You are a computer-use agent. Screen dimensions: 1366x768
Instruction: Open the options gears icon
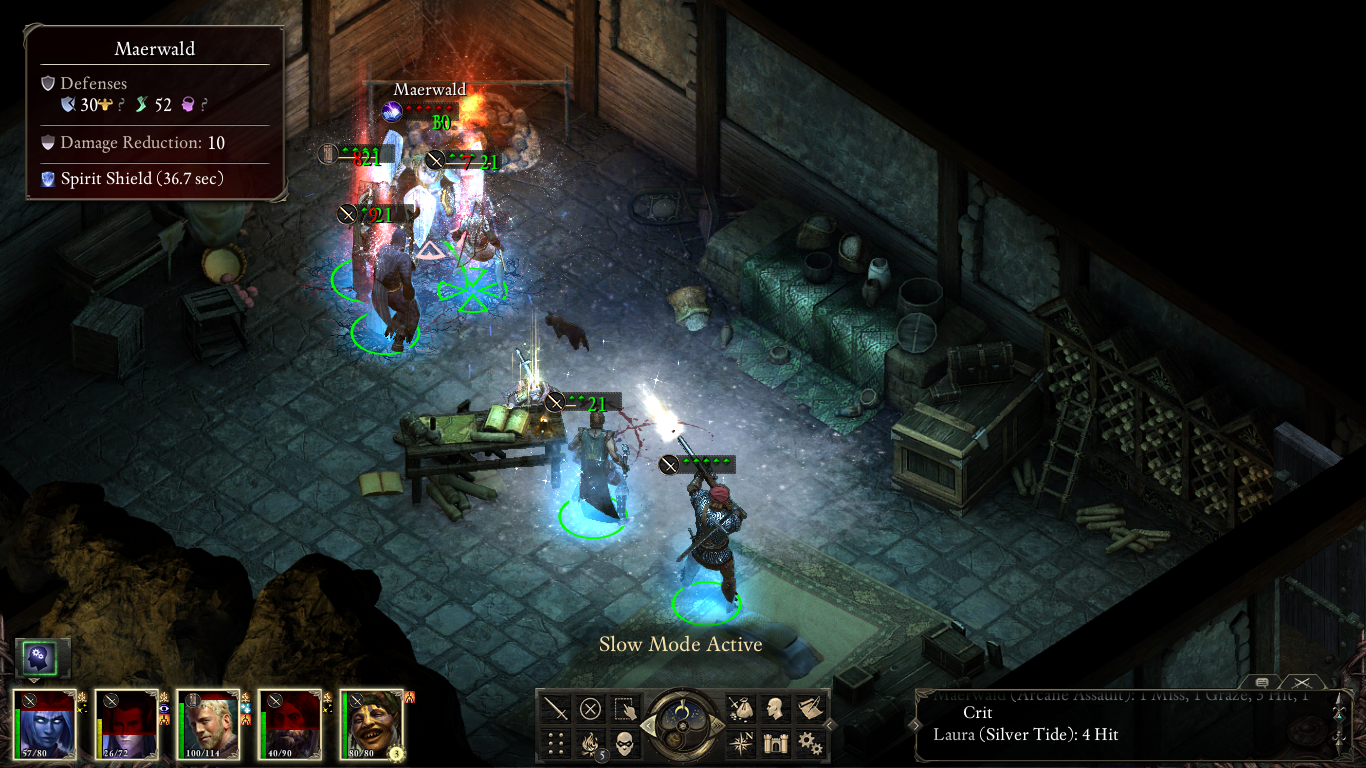tap(809, 743)
